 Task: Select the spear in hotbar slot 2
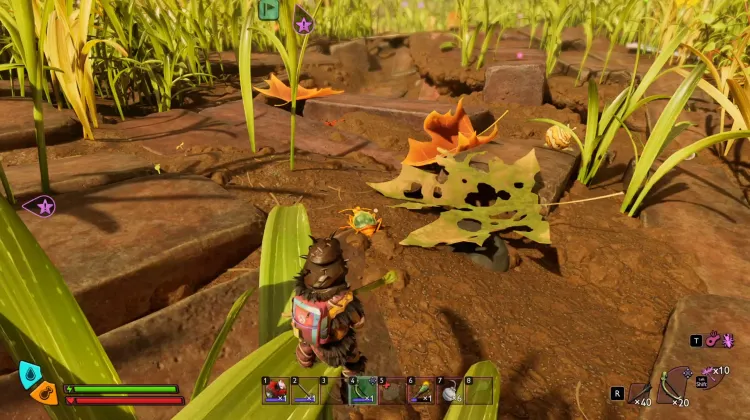click(305, 391)
